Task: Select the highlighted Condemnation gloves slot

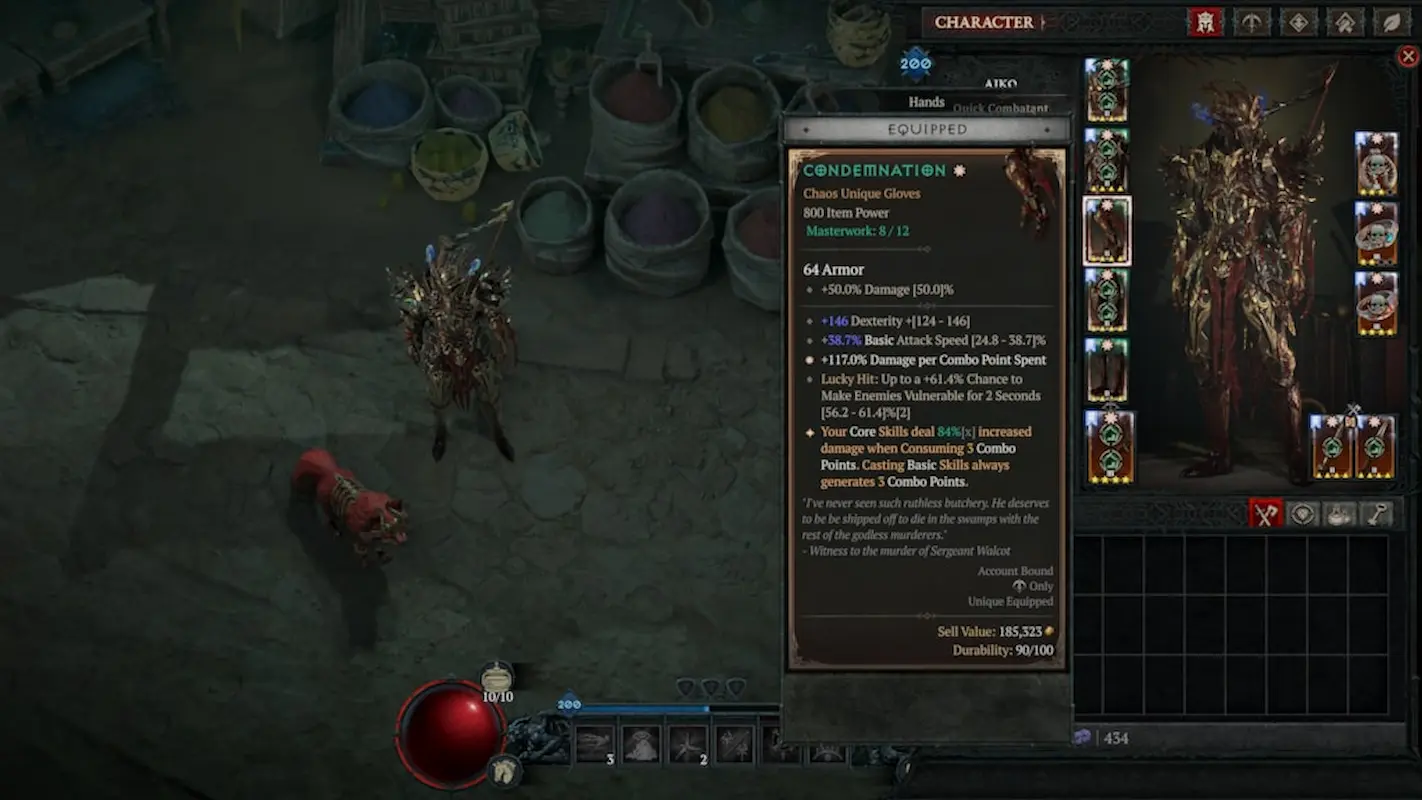Action: point(1107,231)
